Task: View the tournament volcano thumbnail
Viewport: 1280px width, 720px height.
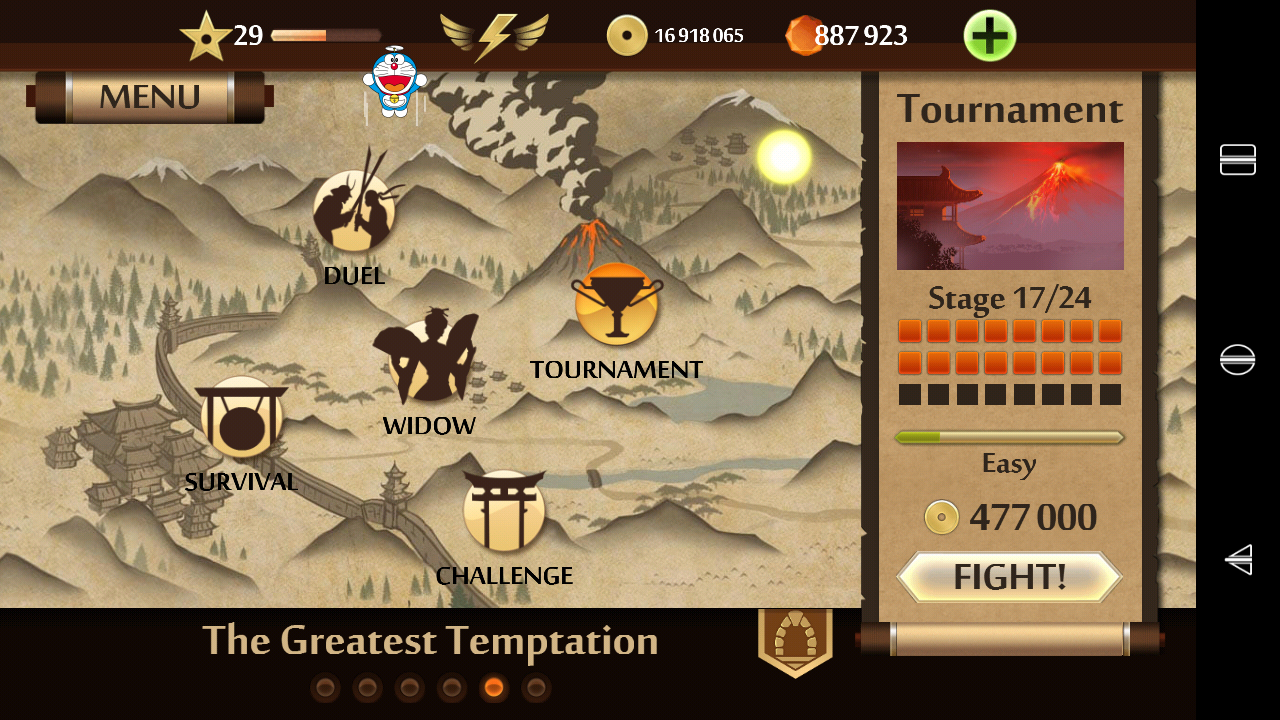Action: click(x=1010, y=206)
